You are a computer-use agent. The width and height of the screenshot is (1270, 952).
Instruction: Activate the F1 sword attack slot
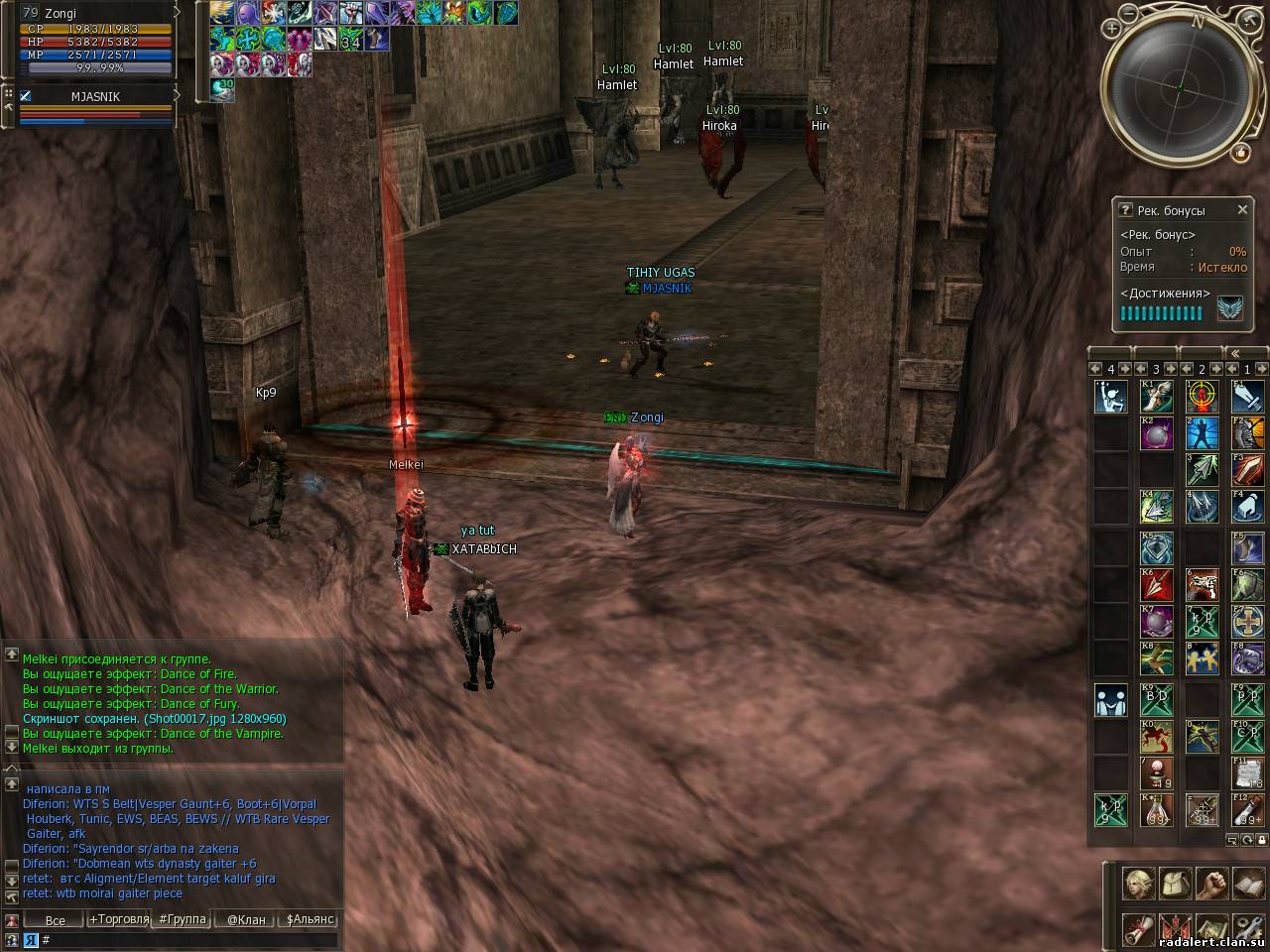[1247, 398]
